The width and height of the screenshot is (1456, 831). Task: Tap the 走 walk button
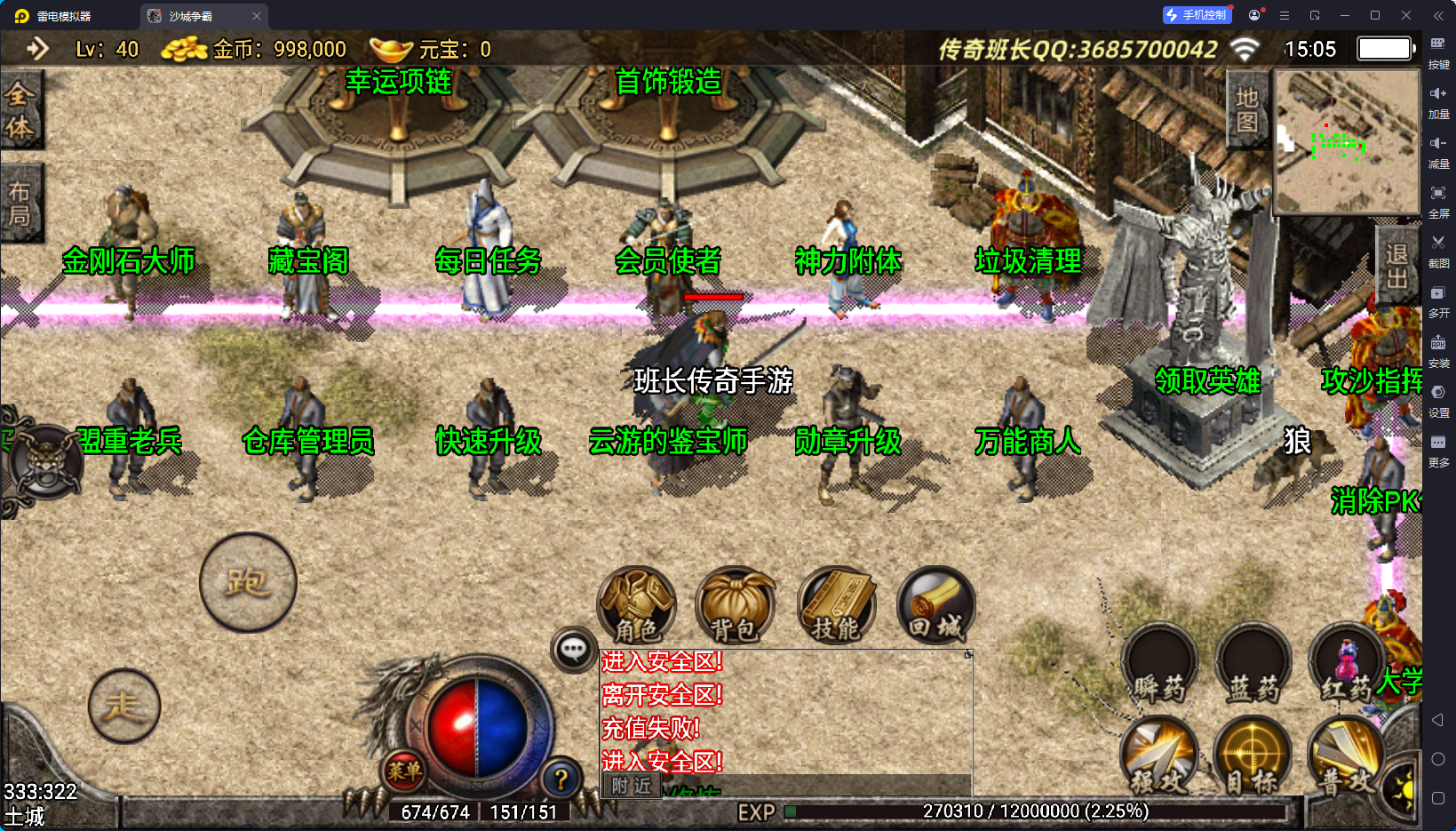[124, 706]
